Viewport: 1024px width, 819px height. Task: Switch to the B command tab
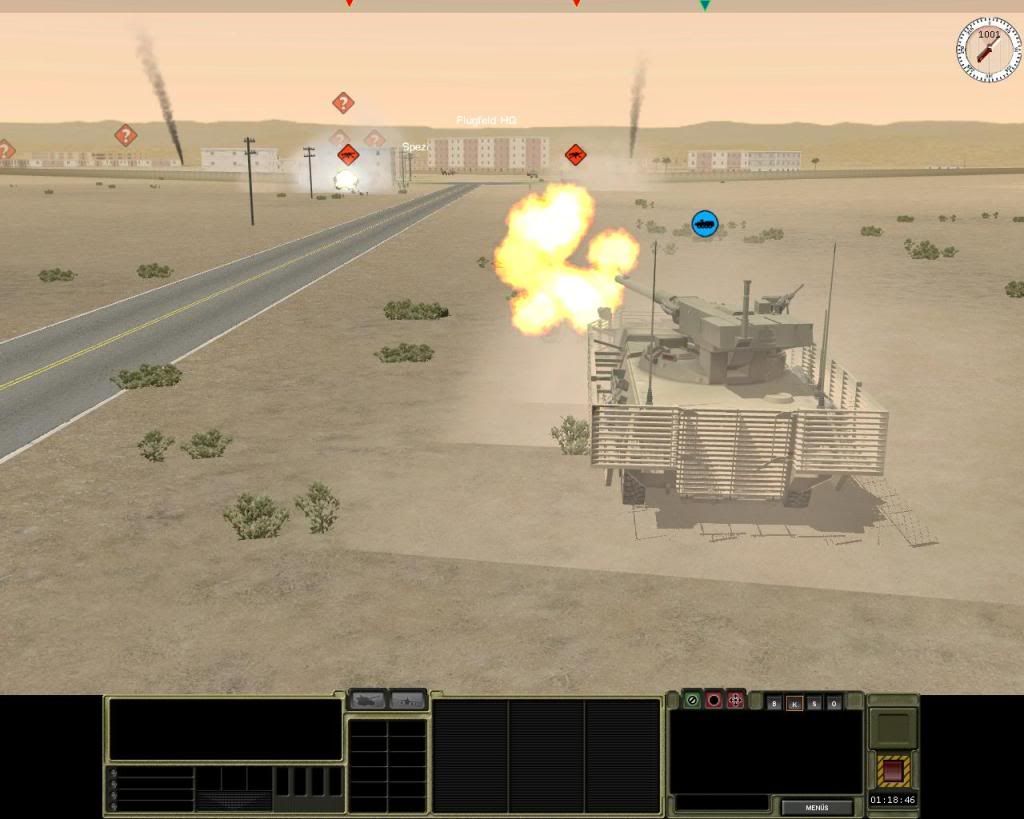774,703
